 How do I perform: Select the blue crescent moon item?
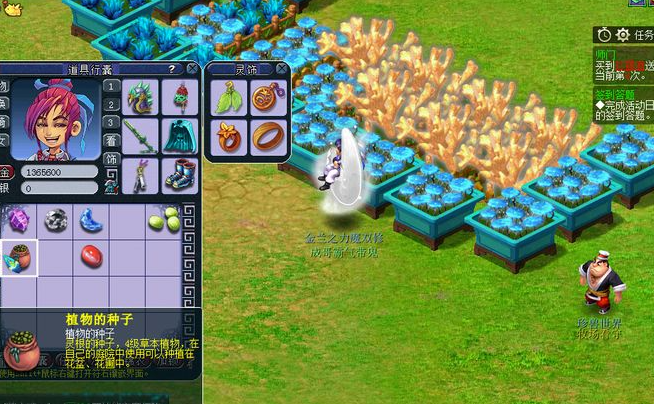coord(90,220)
